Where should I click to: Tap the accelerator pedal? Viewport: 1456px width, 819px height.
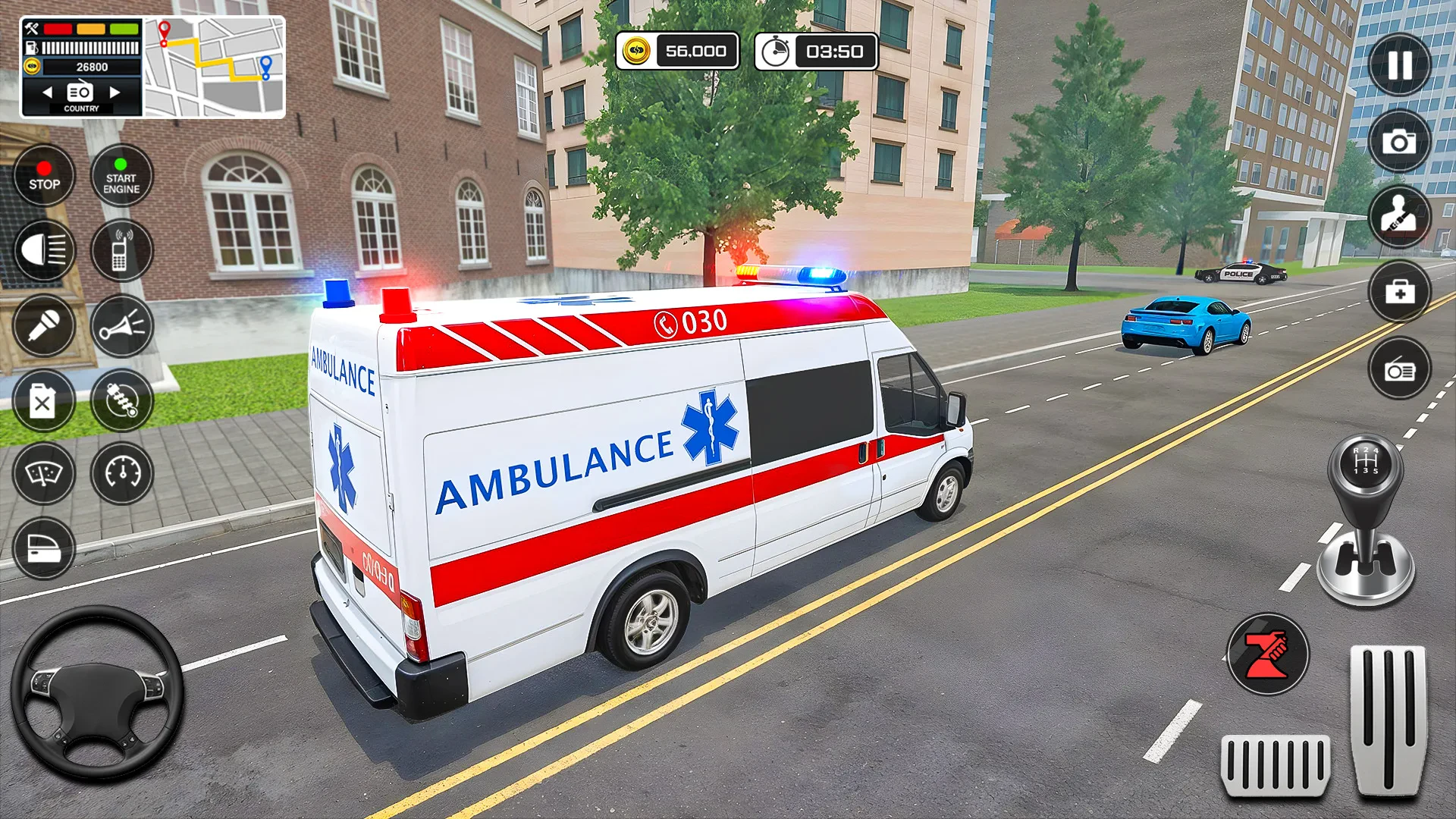coord(1387,719)
